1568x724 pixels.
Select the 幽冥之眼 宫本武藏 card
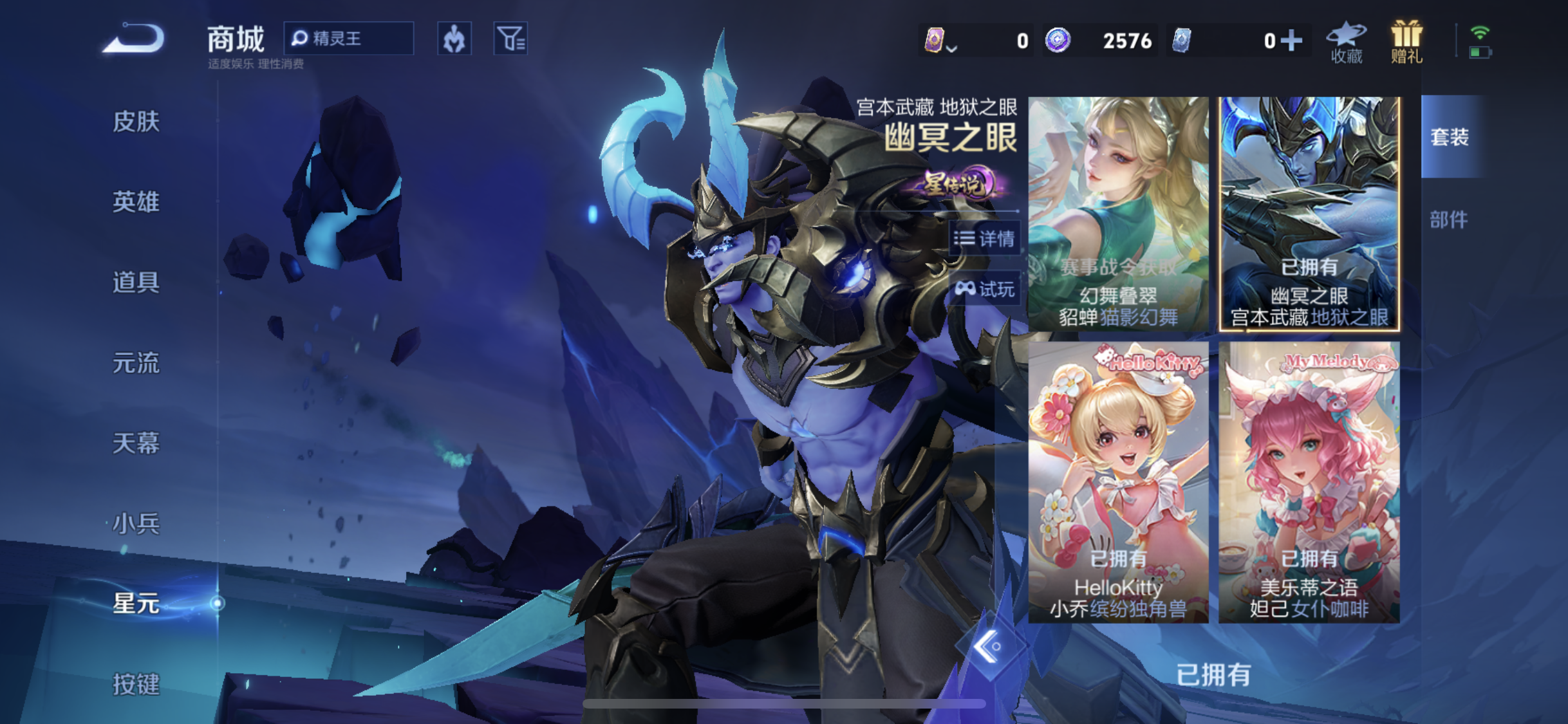[x=1309, y=214]
